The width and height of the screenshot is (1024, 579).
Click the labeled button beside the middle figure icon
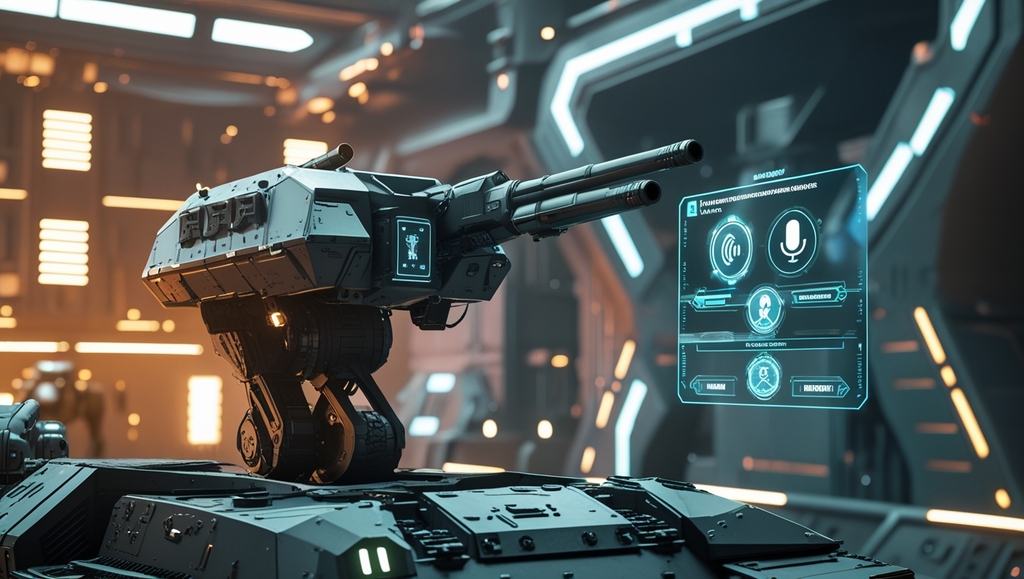pos(818,294)
